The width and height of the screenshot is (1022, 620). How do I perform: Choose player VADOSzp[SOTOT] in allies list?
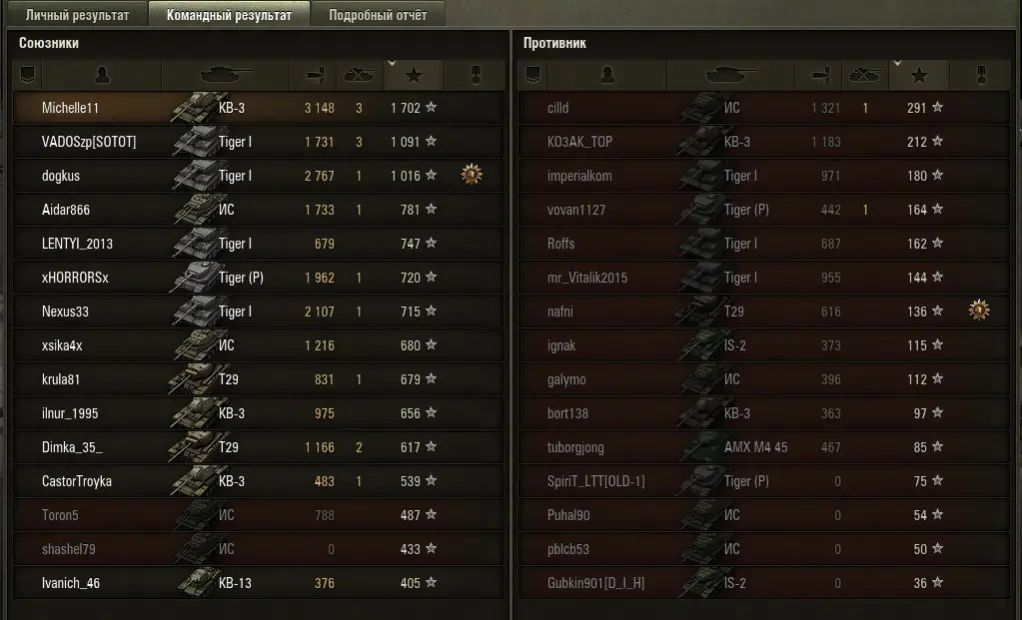(89, 142)
